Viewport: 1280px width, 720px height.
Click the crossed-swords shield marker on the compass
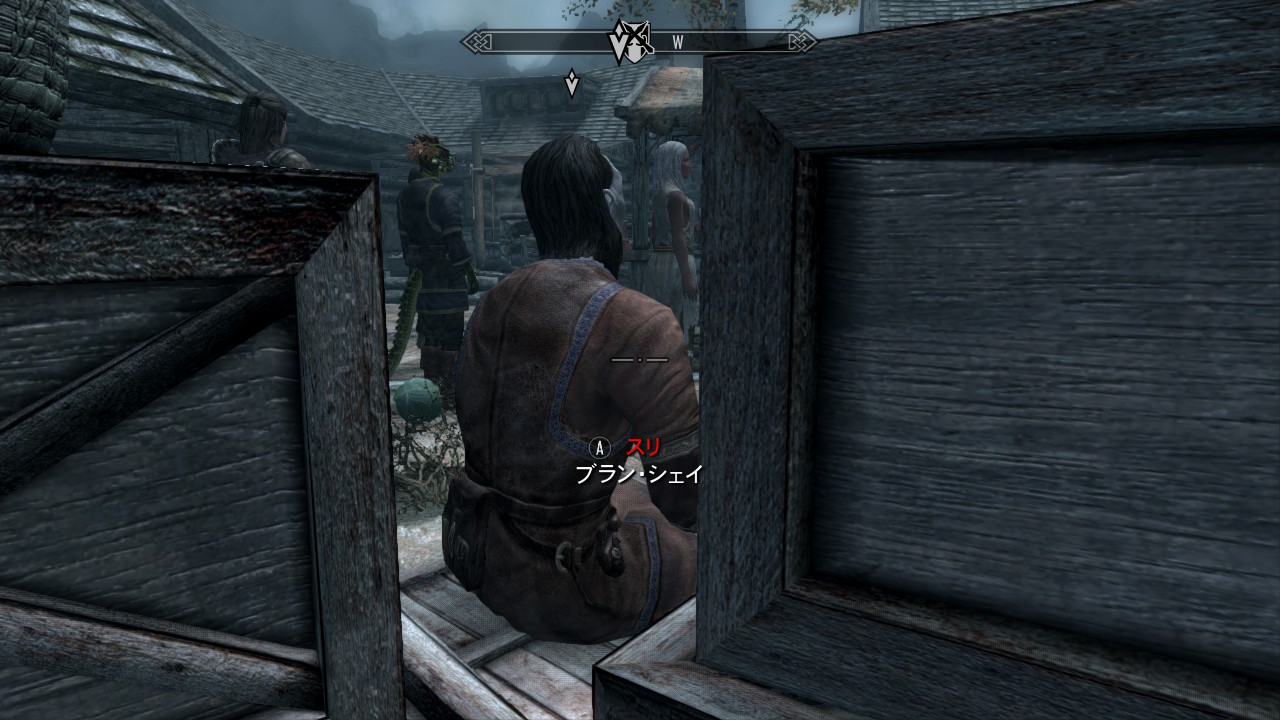[x=629, y=42]
